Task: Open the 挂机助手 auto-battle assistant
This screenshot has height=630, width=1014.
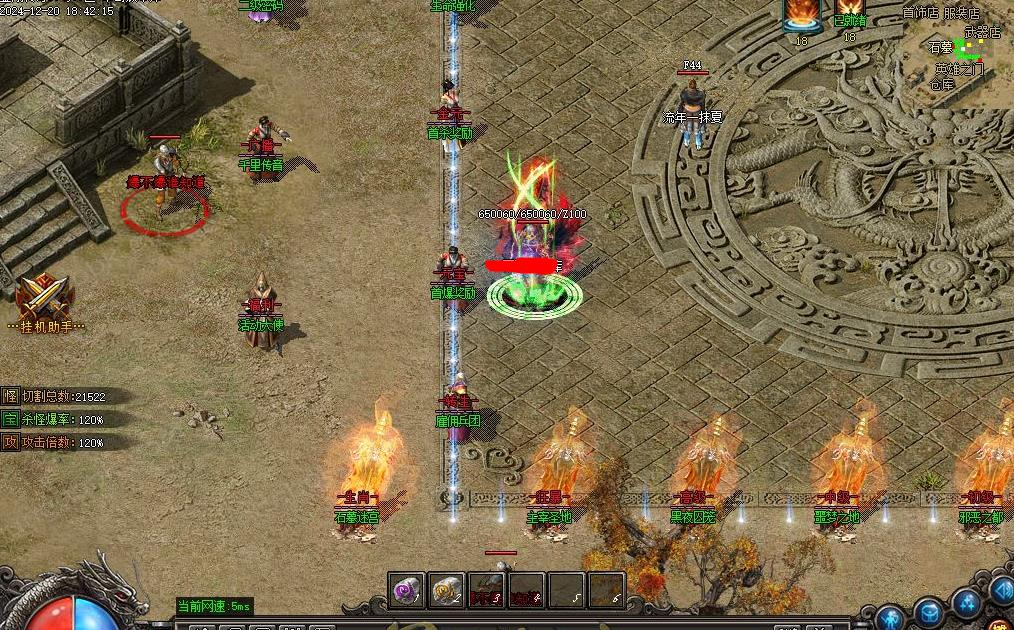Action: pos(44,300)
